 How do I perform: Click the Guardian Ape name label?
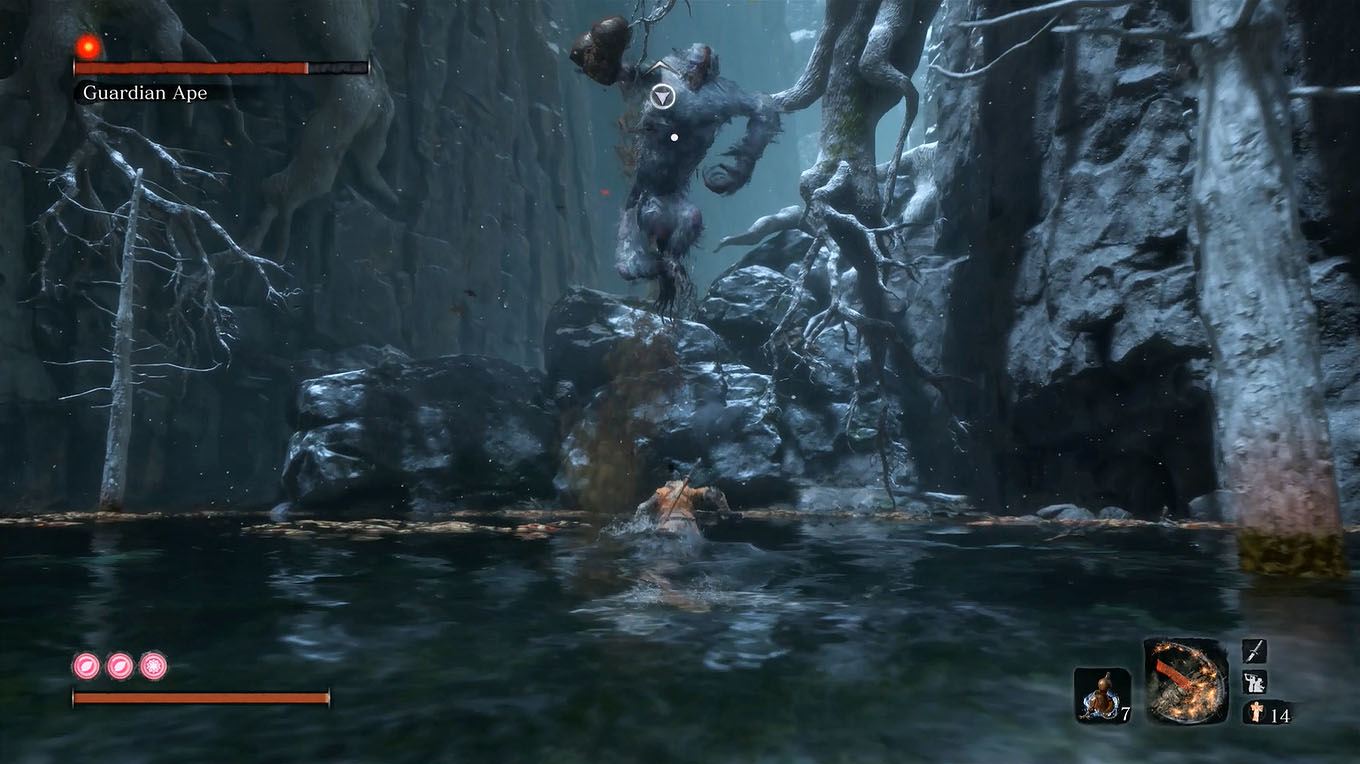[146, 92]
